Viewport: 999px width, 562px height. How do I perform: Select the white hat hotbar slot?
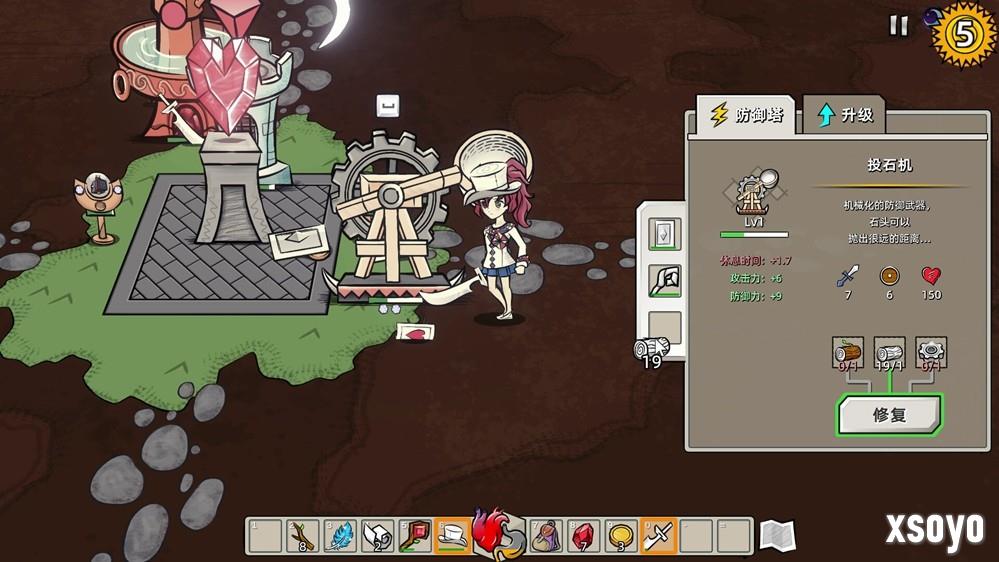pos(452,536)
